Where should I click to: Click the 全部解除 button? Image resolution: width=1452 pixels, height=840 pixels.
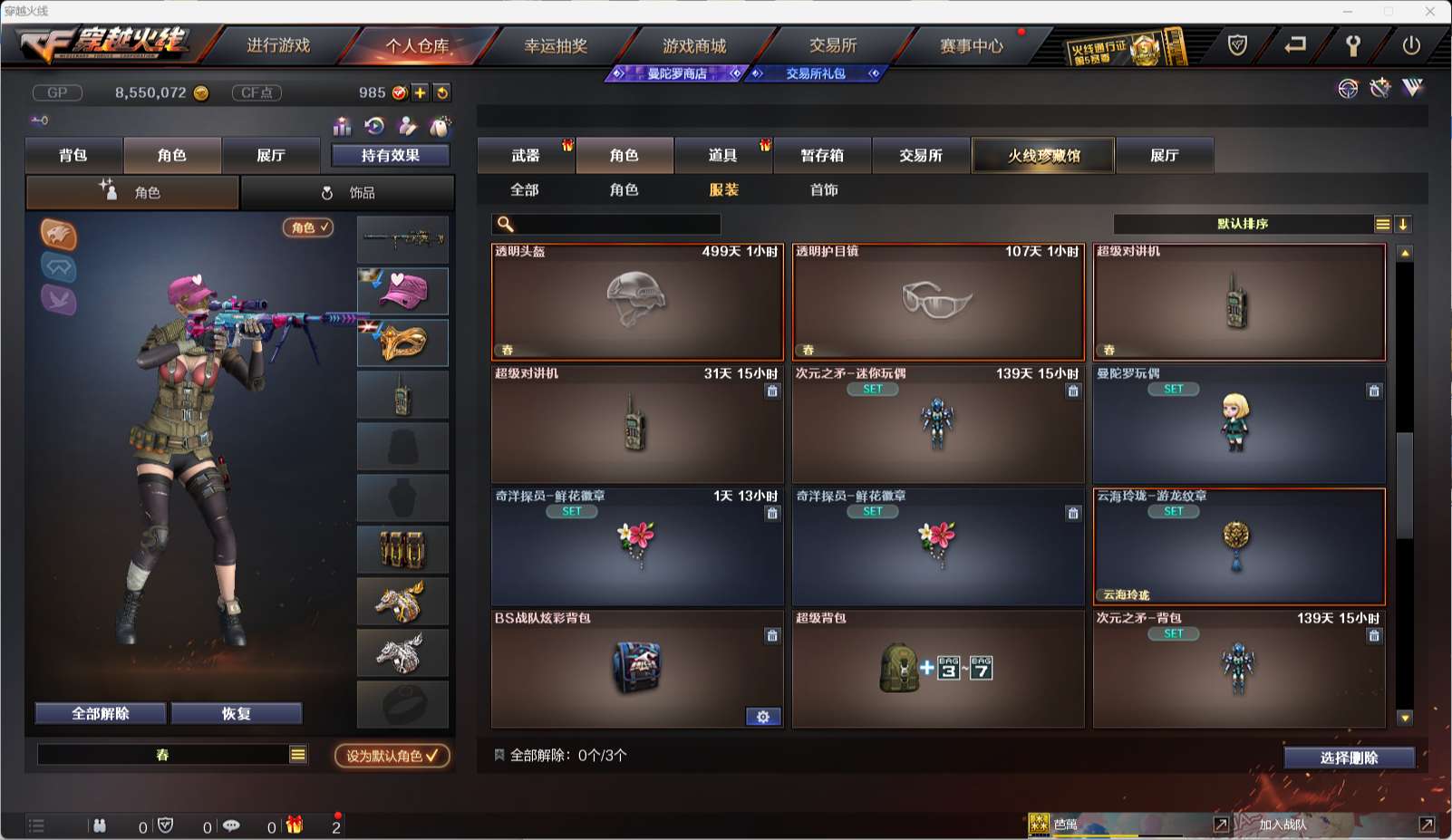[x=100, y=713]
